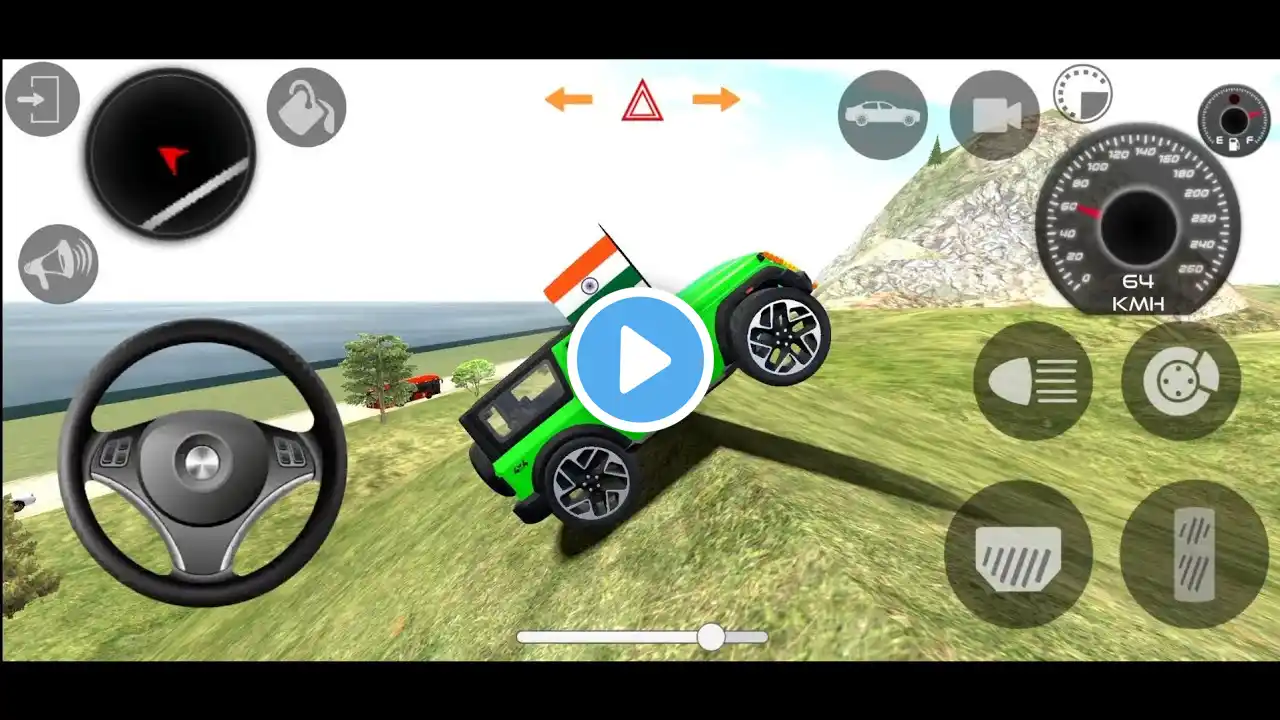Activate the left turn indicator arrow
The image size is (1280, 720).
tap(568, 99)
